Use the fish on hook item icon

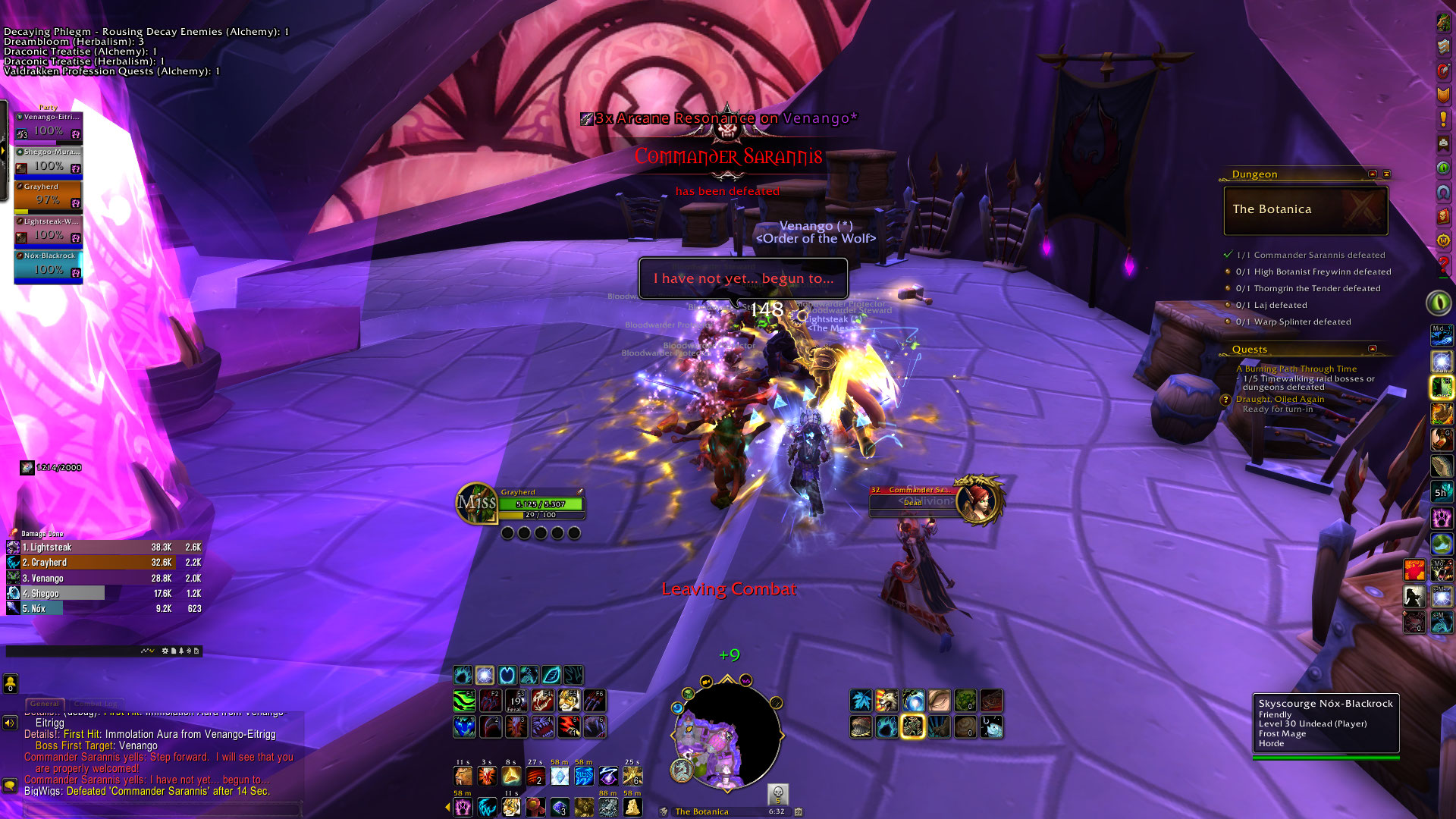(x=991, y=727)
